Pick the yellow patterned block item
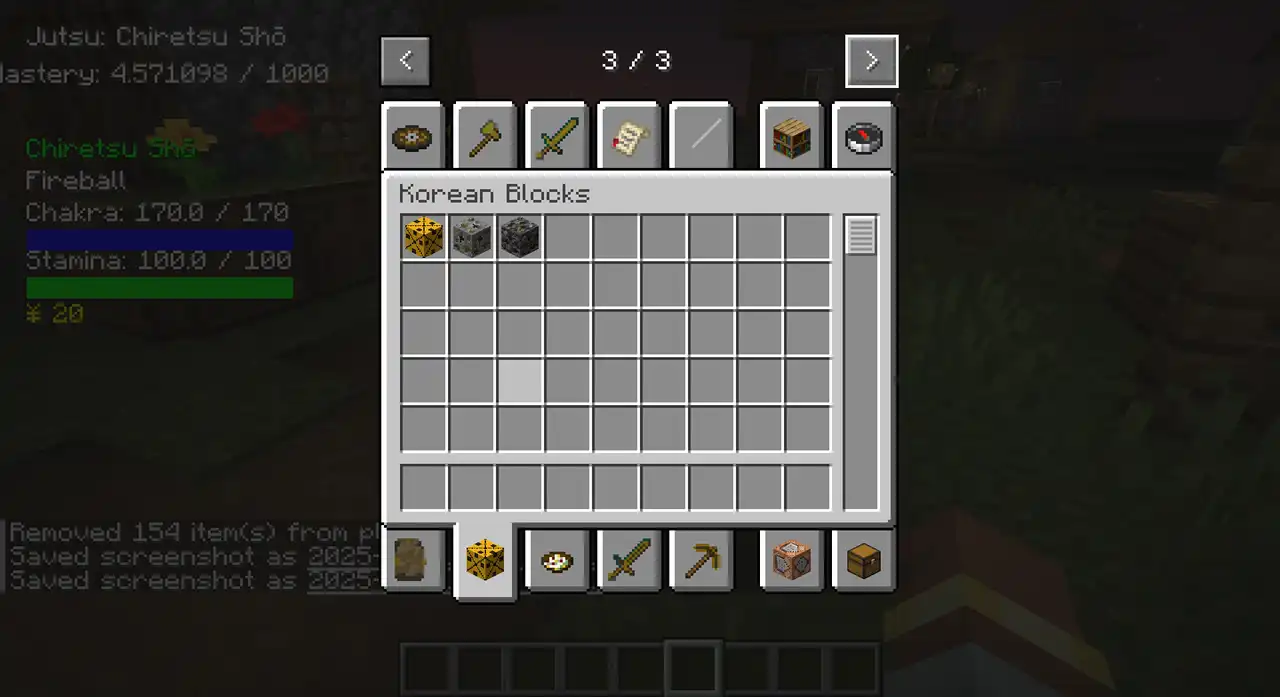This screenshot has height=697, width=1280. (424, 238)
